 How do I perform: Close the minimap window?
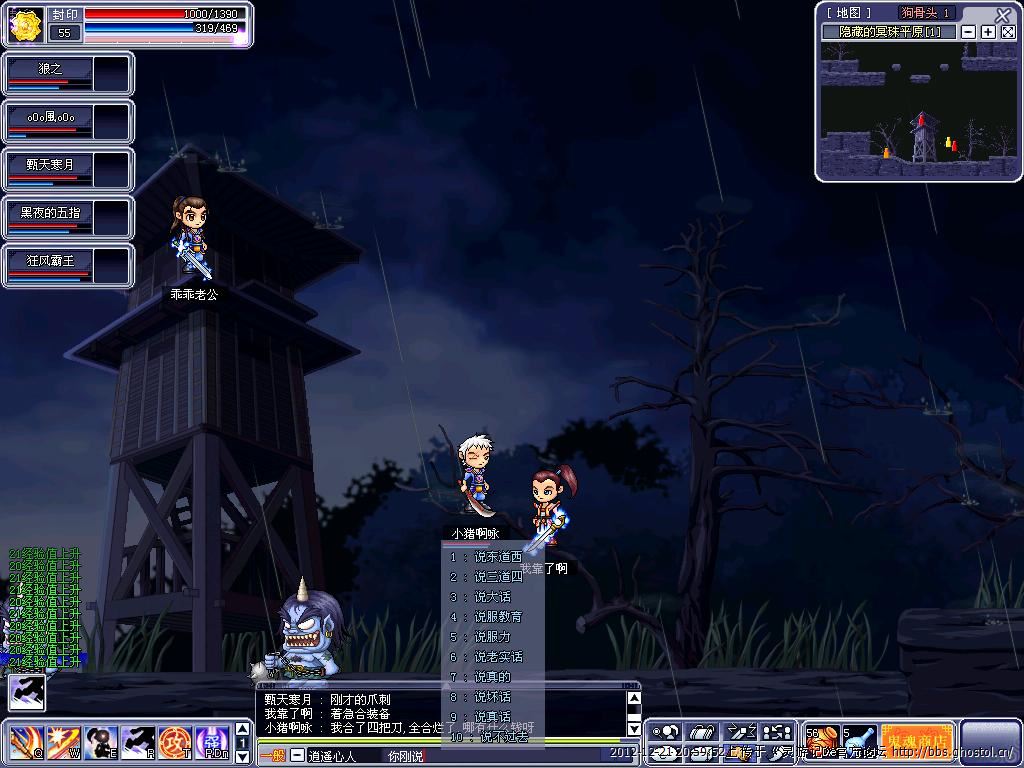(x=1003, y=14)
